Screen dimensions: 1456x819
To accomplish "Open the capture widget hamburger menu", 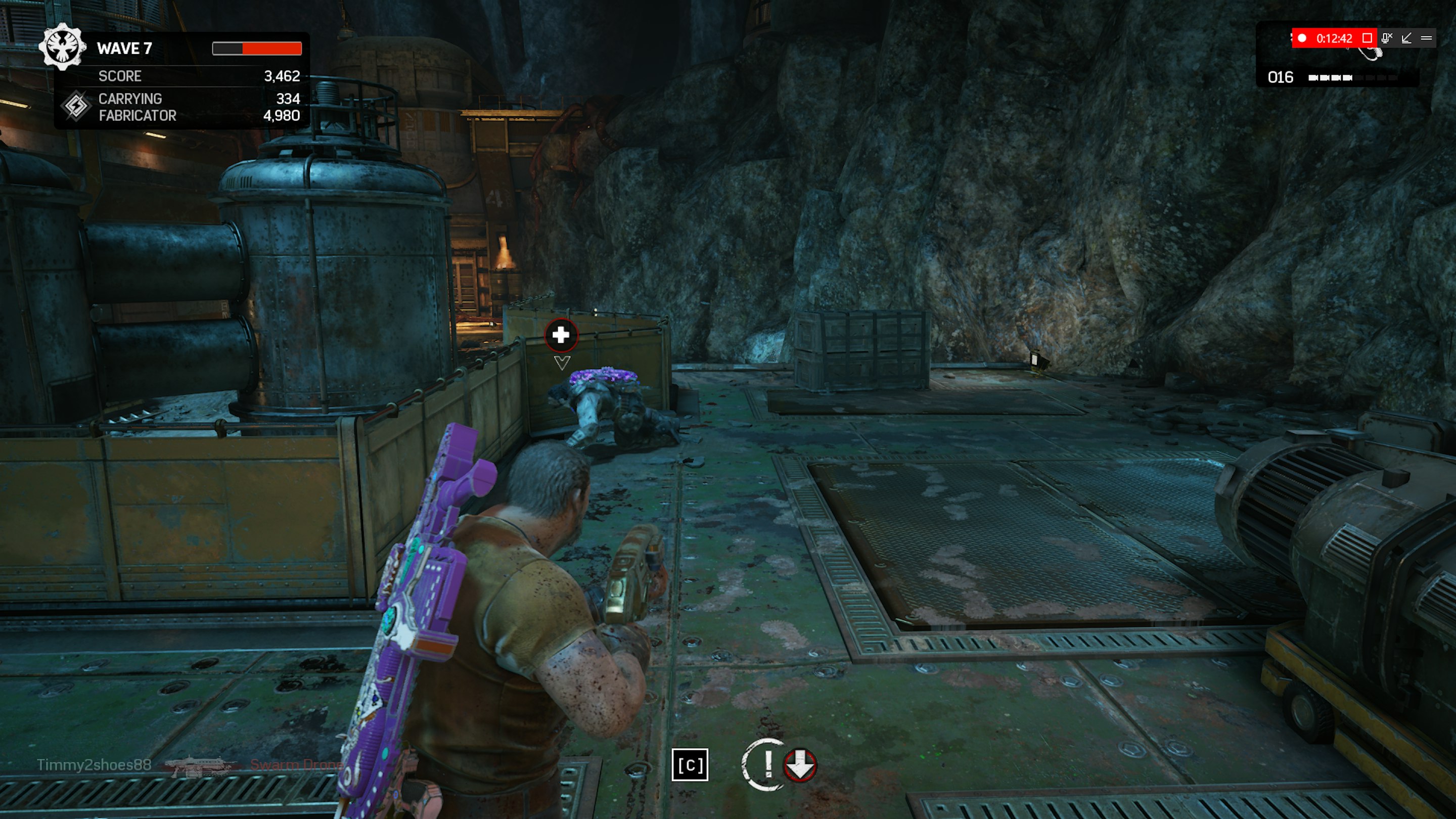I will (x=1428, y=38).
